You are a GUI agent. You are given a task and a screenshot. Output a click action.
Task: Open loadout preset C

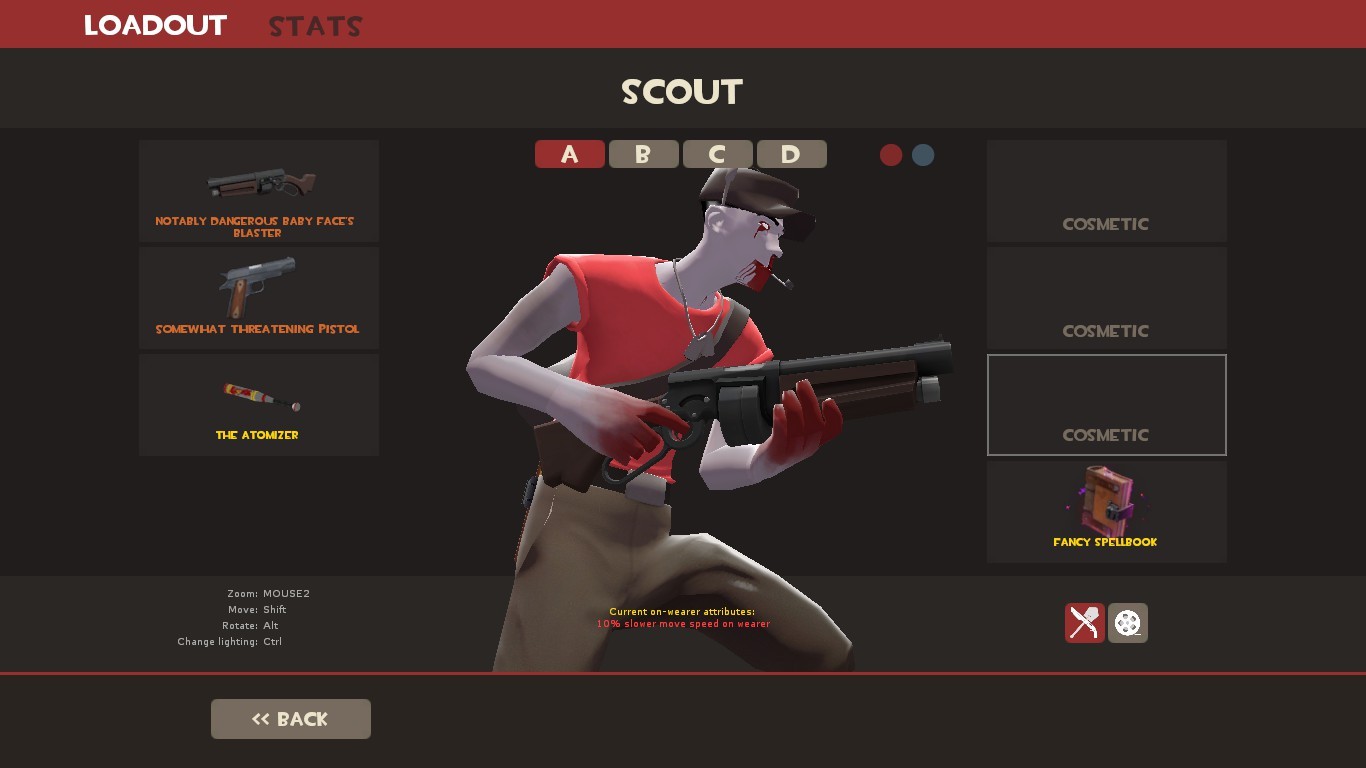pyautogui.click(x=717, y=154)
